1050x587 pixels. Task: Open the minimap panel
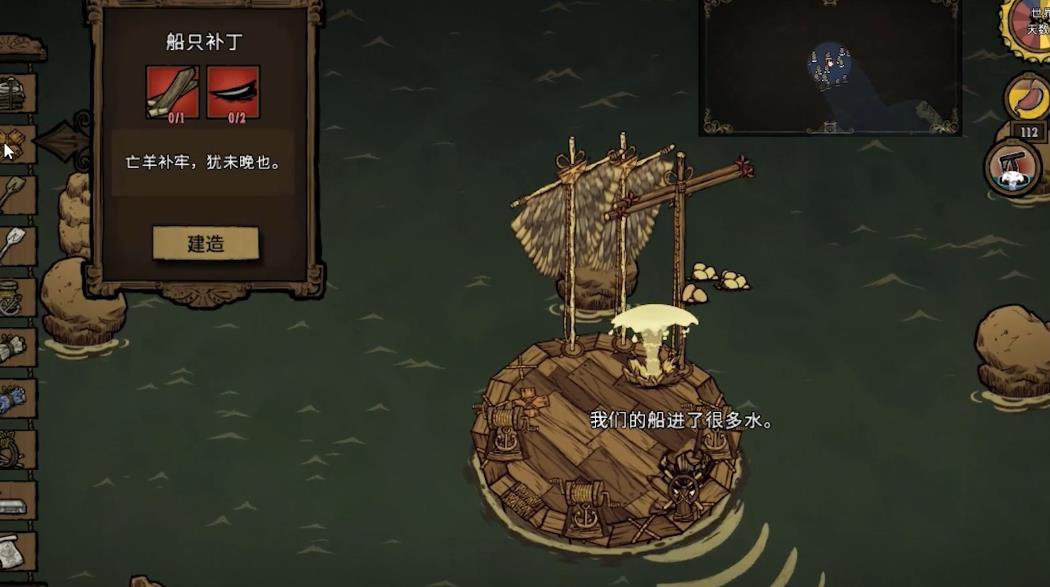point(829,67)
